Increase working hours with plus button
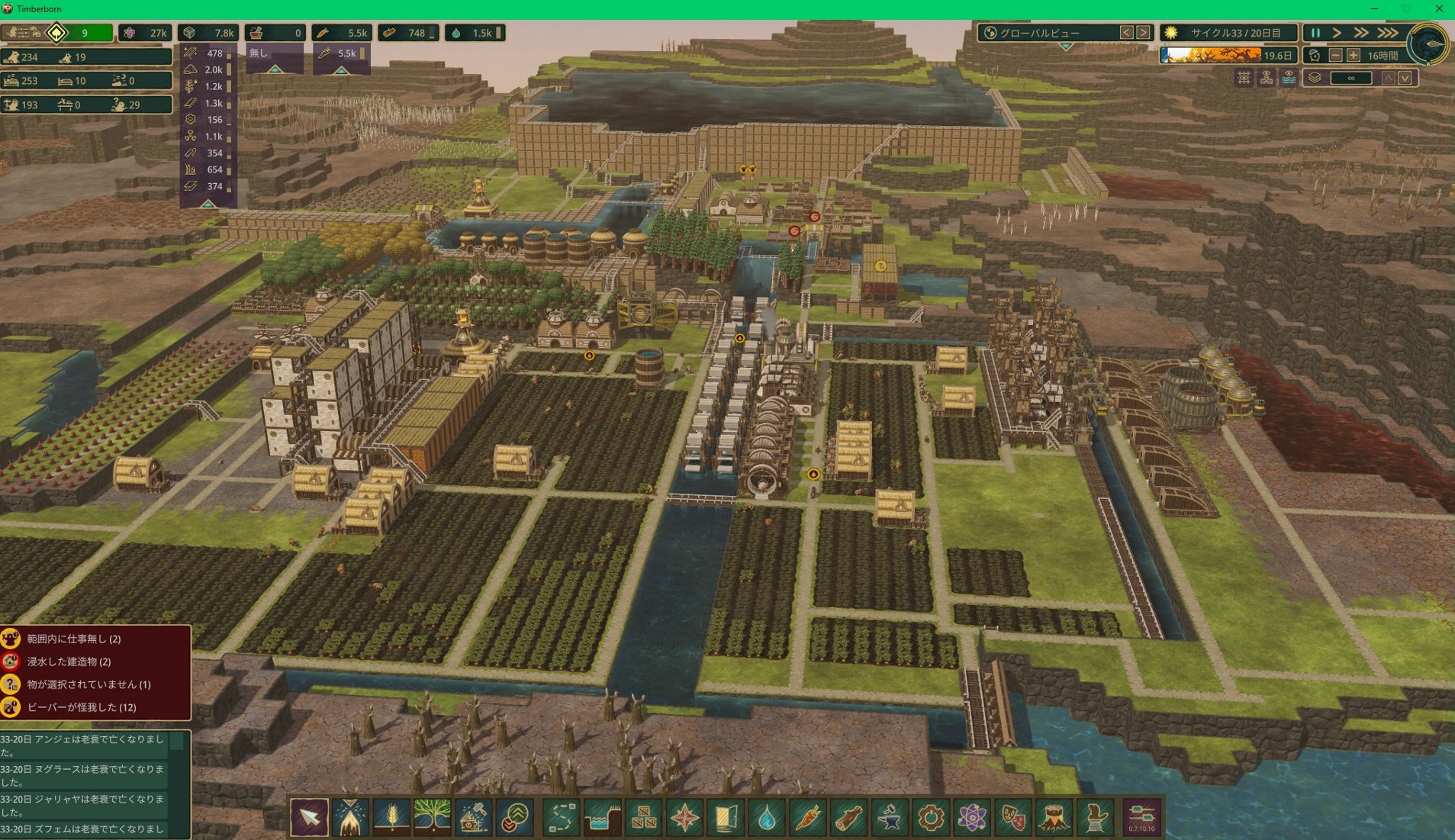This screenshot has width=1455, height=840. [x=1354, y=56]
